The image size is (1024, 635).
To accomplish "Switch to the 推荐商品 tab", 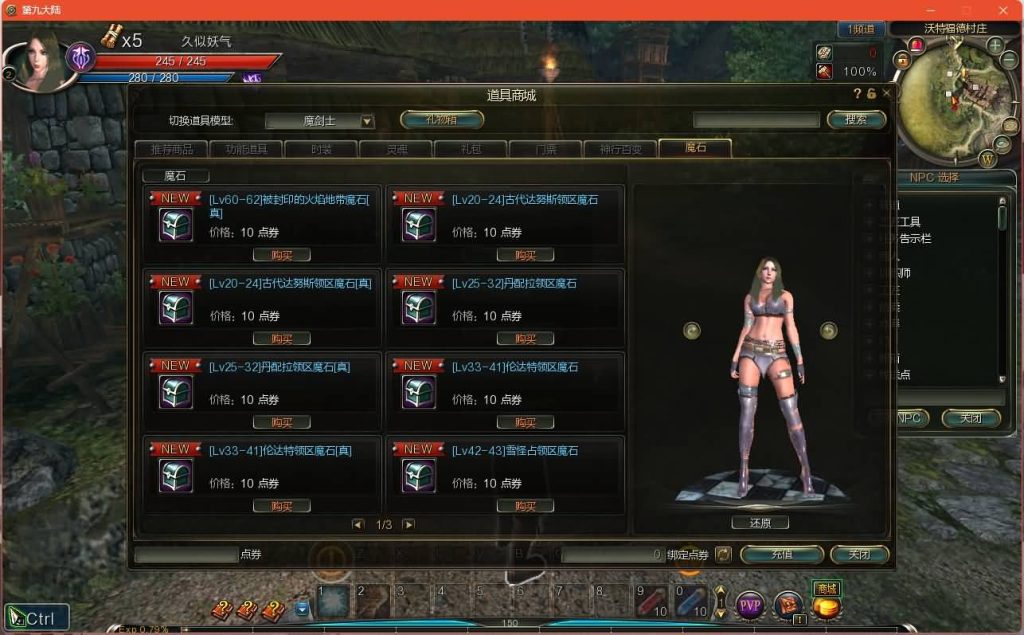I will tap(171, 149).
